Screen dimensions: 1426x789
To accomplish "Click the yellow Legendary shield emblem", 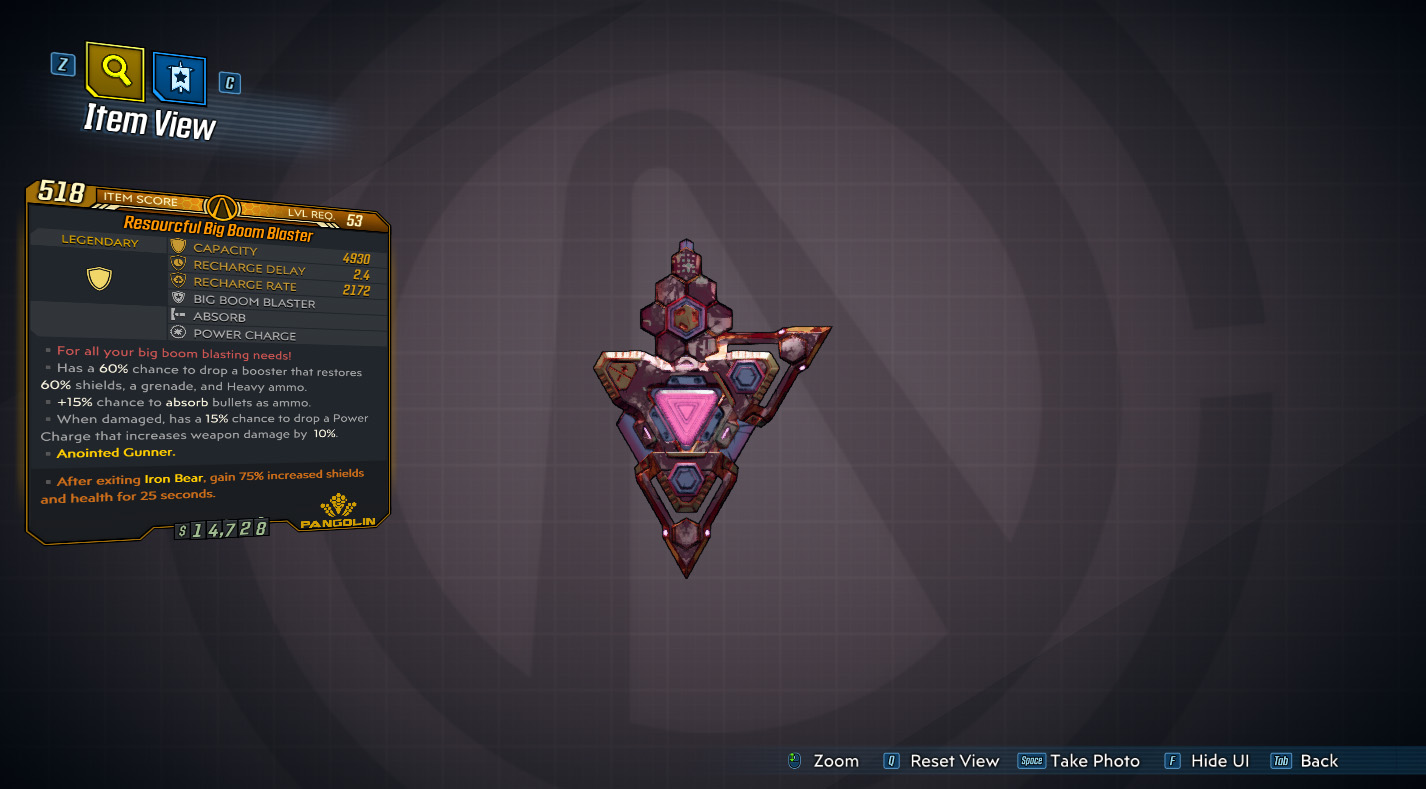I will point(98,277).
